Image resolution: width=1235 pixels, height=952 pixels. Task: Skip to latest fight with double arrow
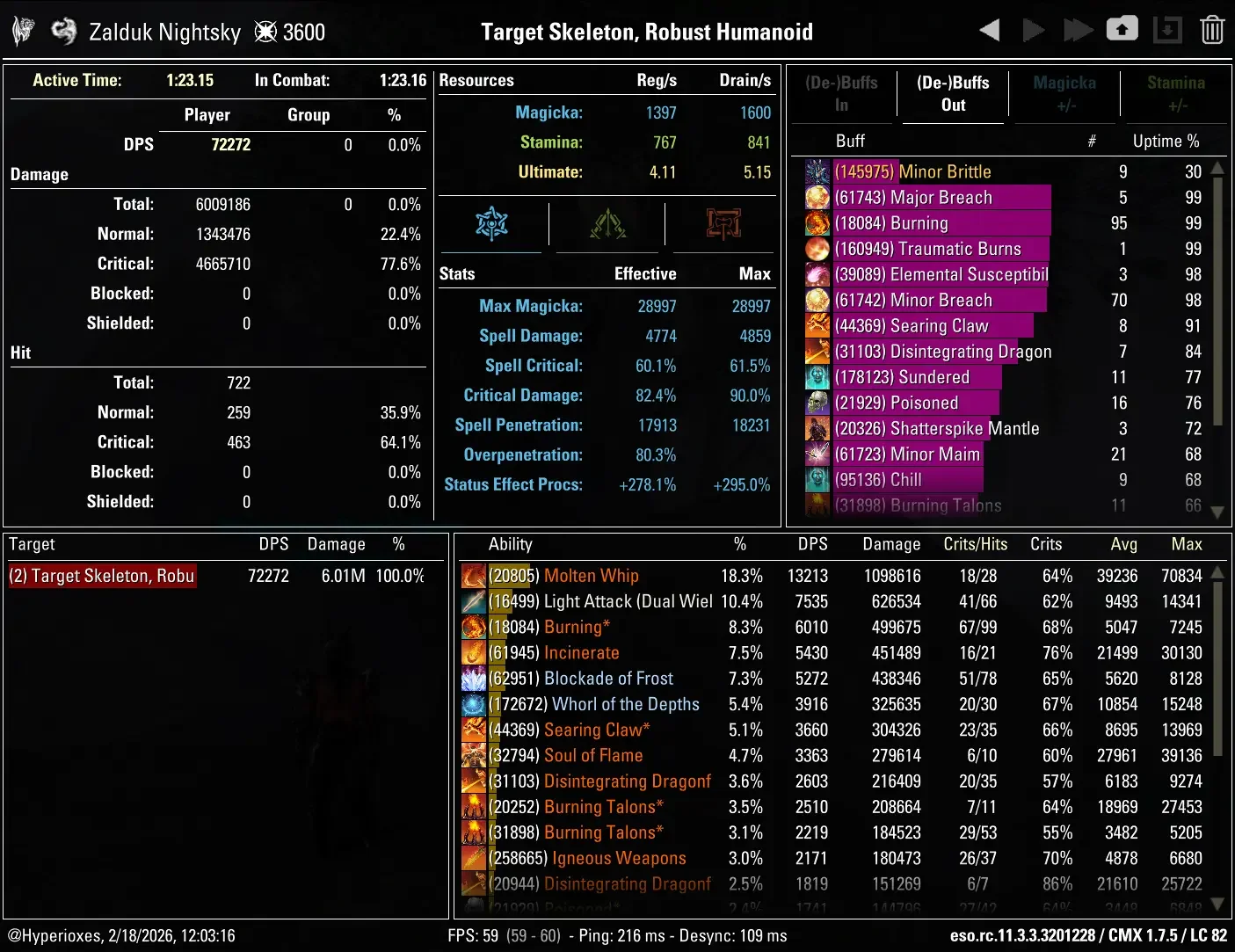click(1078, 29)
